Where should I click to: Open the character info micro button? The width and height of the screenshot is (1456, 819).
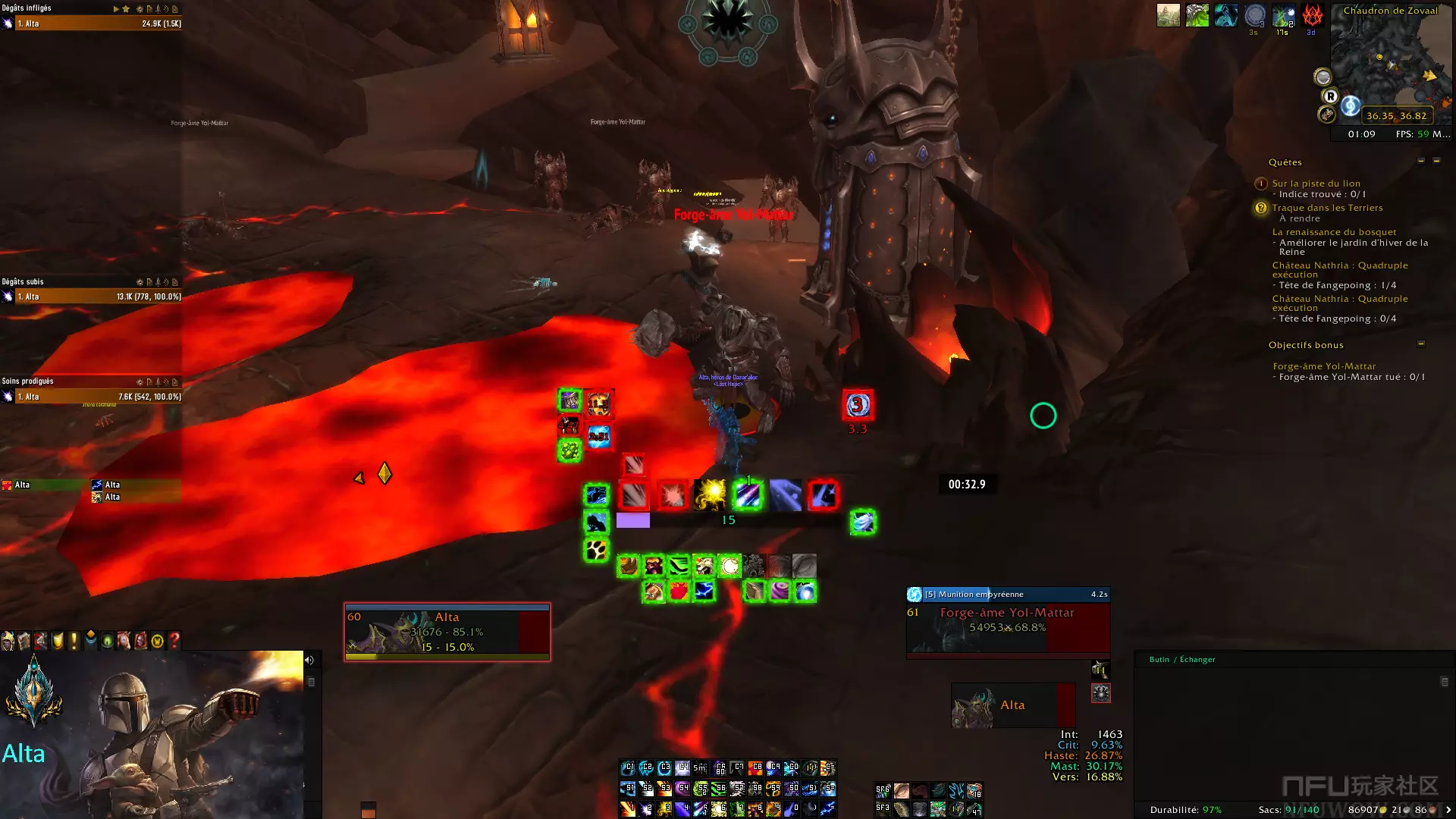tap(8, 642)
